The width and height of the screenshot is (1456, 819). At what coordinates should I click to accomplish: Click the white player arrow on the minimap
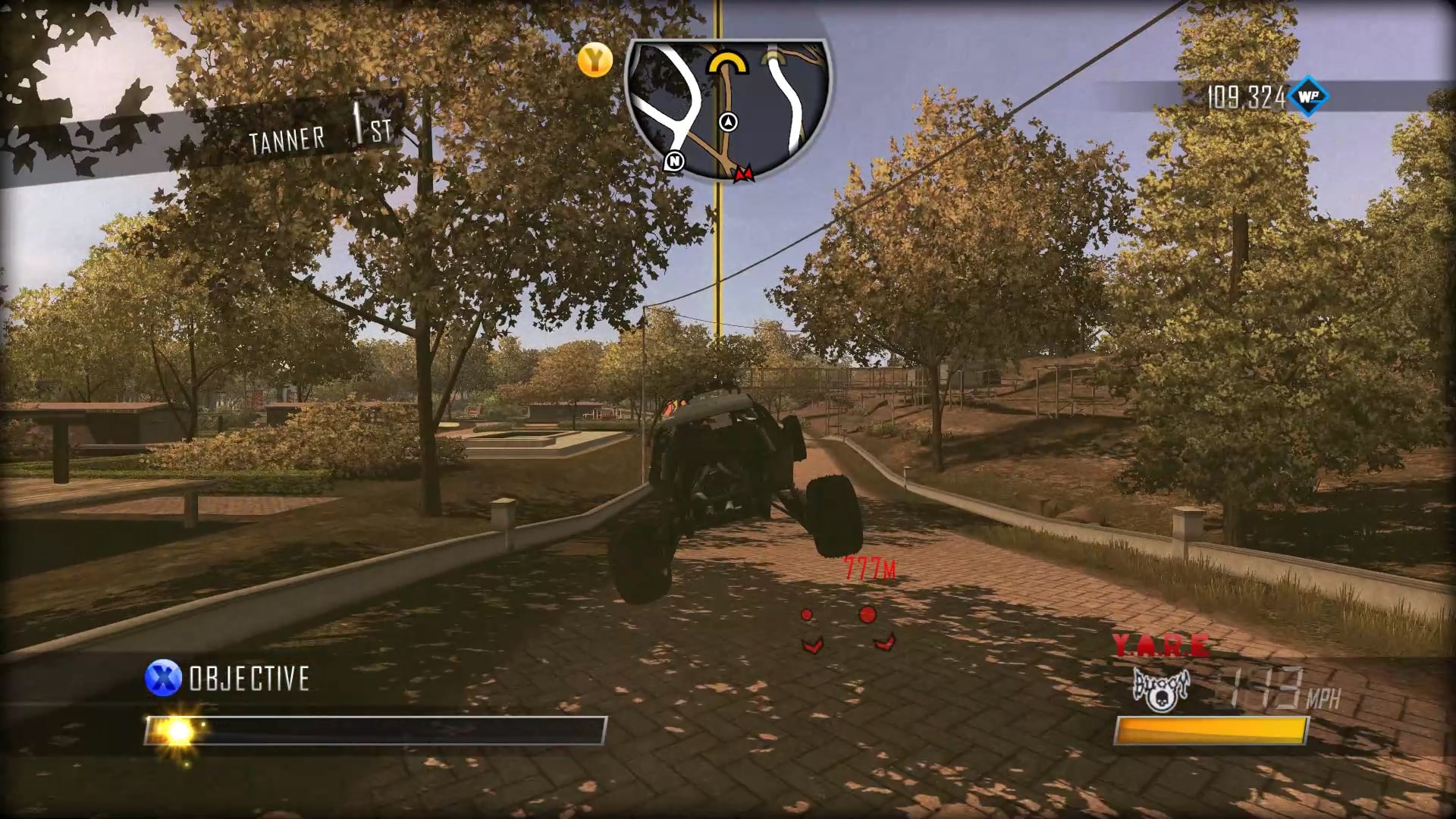[x=726, y=120]
